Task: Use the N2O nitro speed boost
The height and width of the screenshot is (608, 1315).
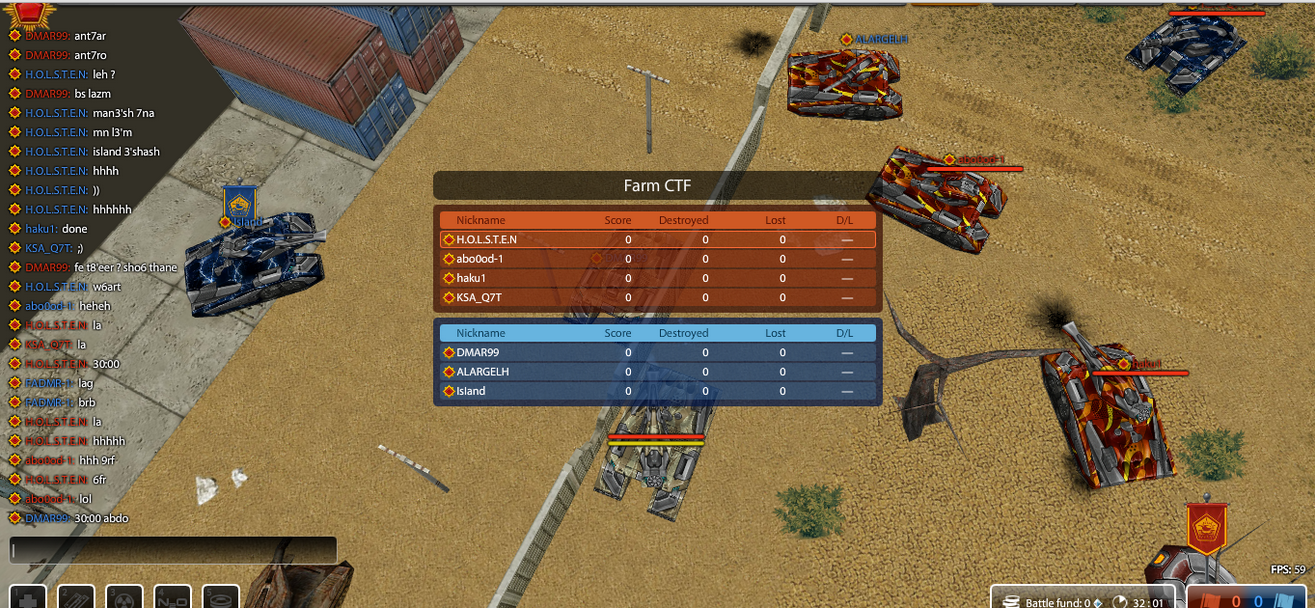Action: coord(173,597)
